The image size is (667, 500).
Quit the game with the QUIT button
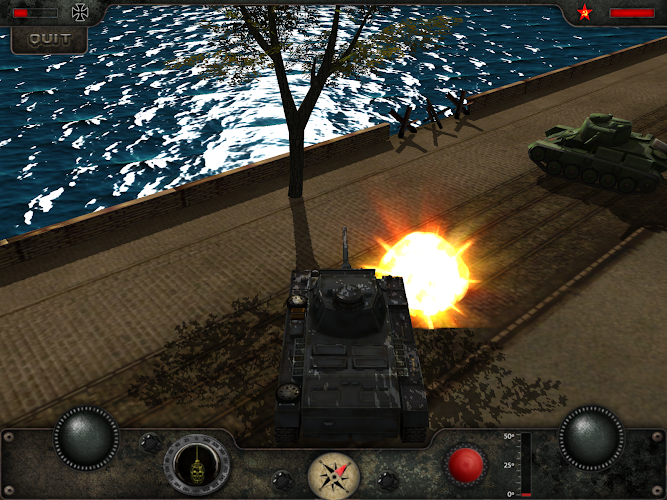(49, 39)
